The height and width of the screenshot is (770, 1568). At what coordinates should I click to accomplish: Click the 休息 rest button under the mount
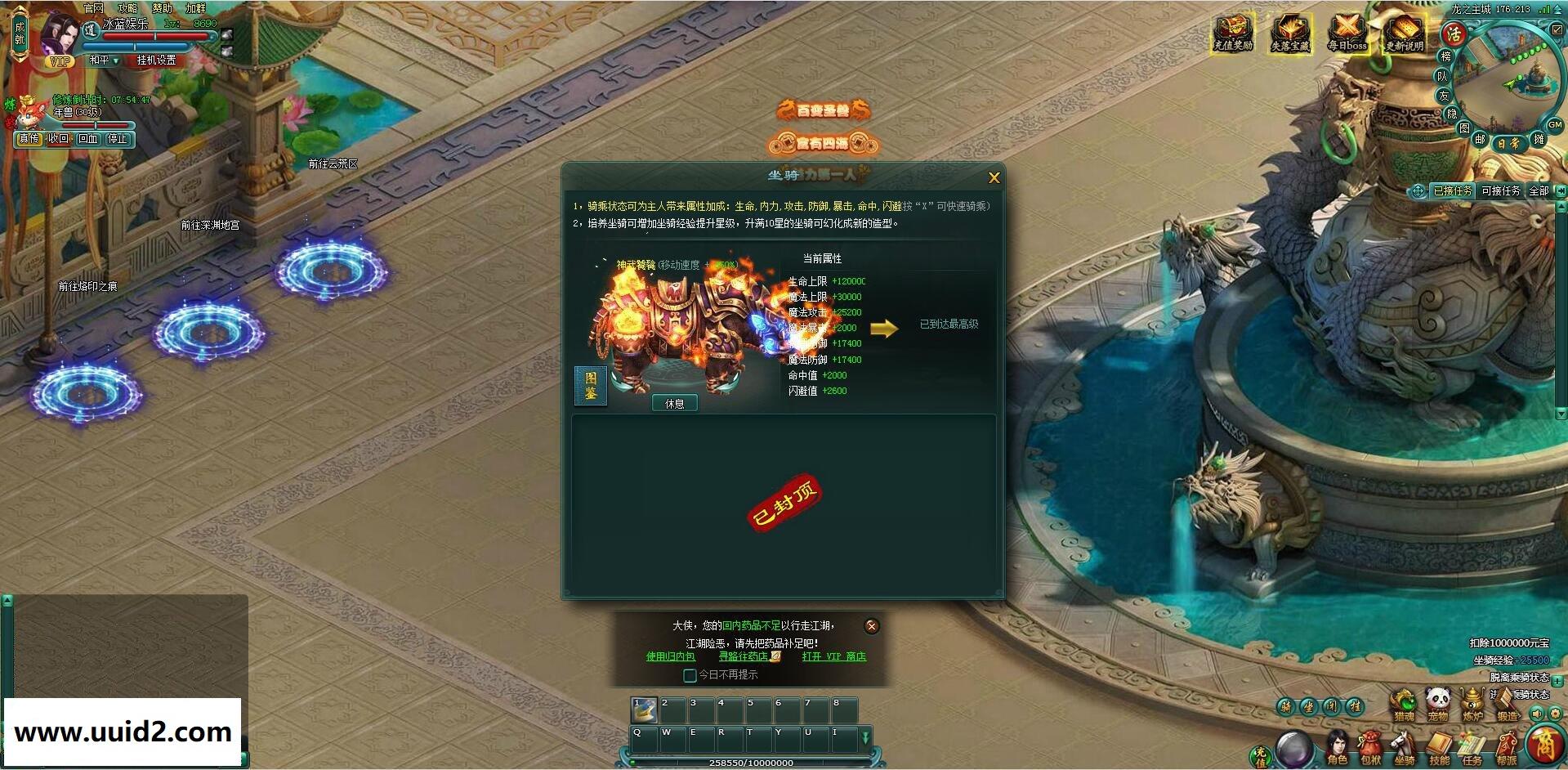(674, 403)
